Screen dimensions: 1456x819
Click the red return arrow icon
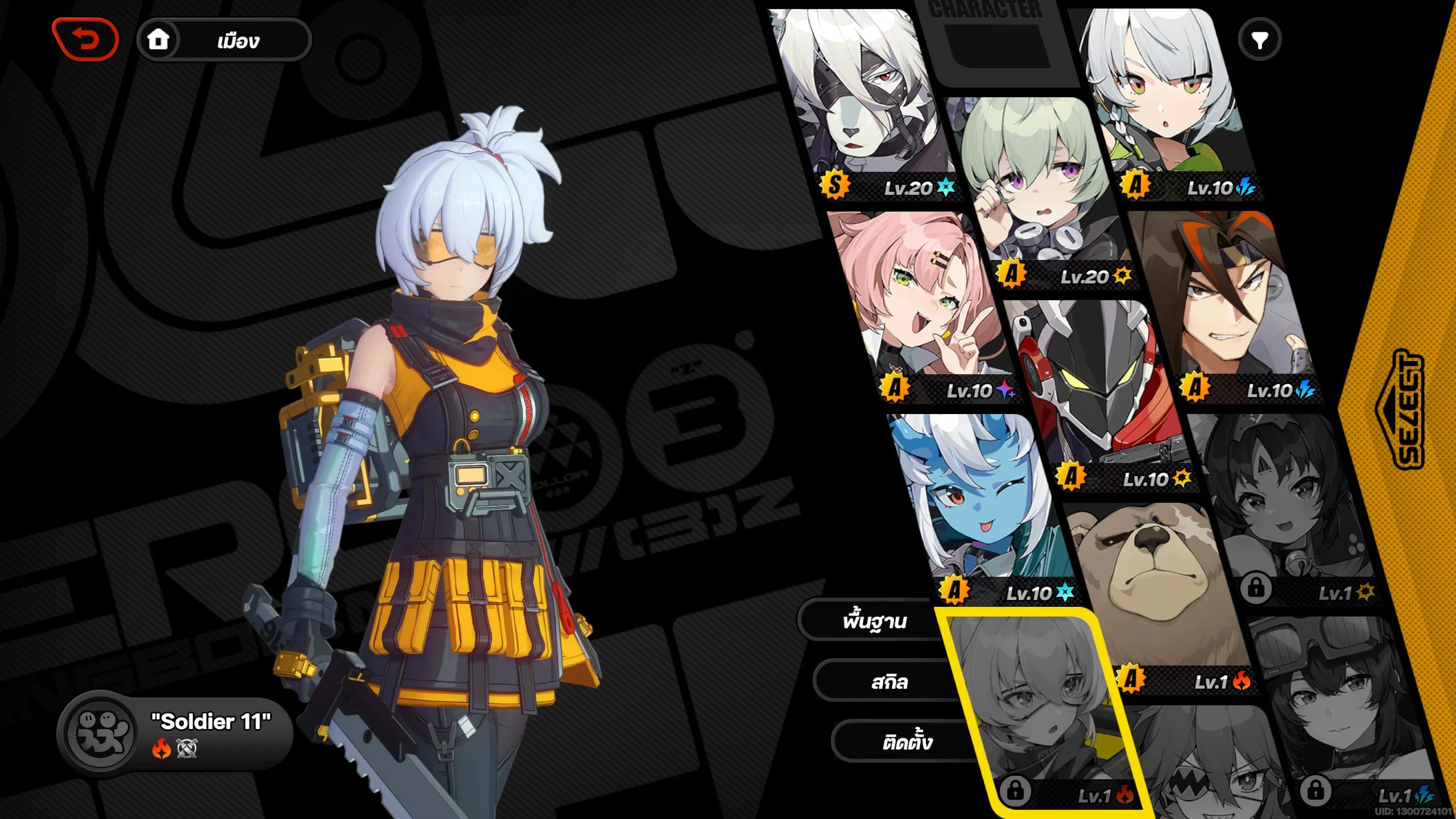(85, 39)
